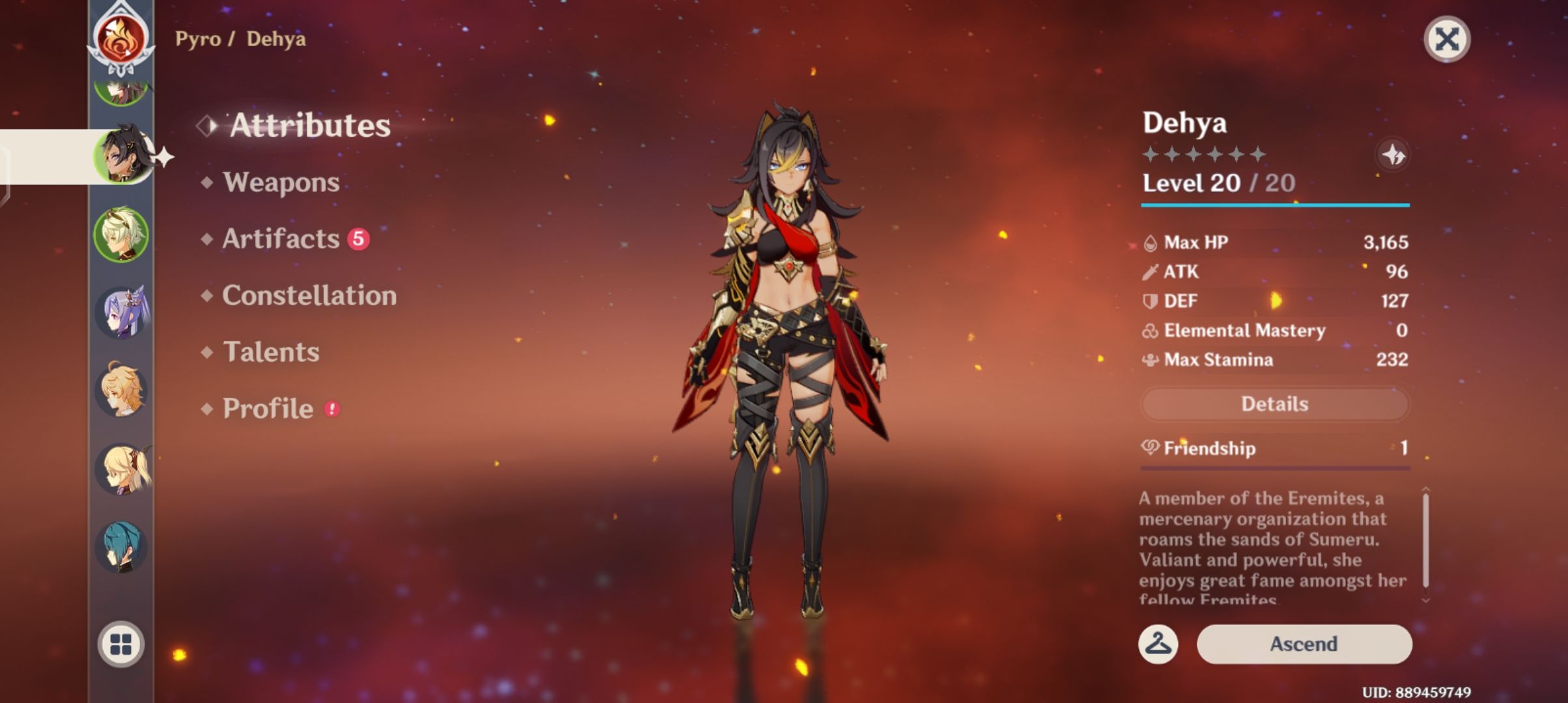Click the Friendship level row
The image size is (1568, 703).
(x=1274, y=448)
